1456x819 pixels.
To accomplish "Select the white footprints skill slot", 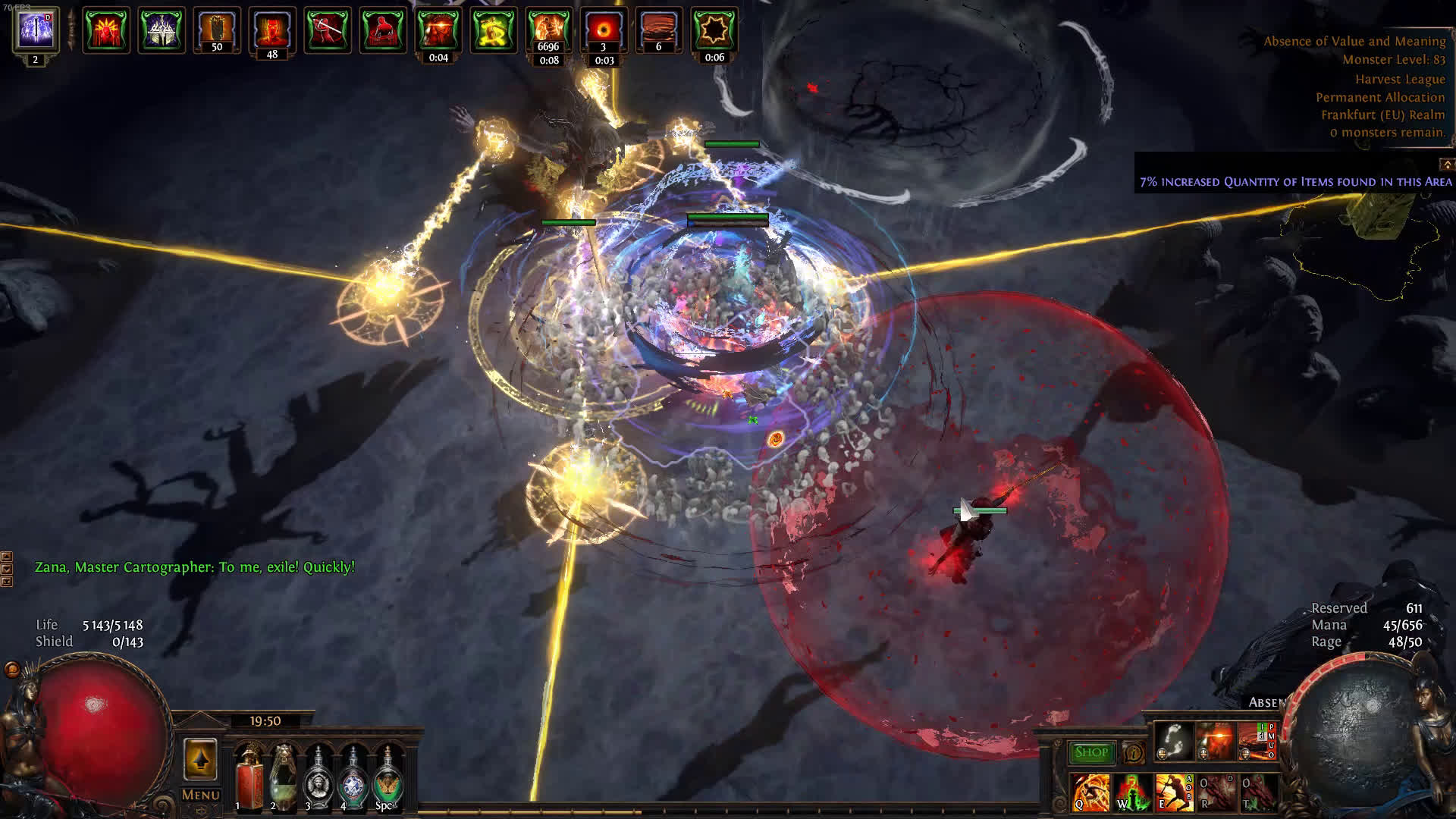I will tap(1173, 741).
